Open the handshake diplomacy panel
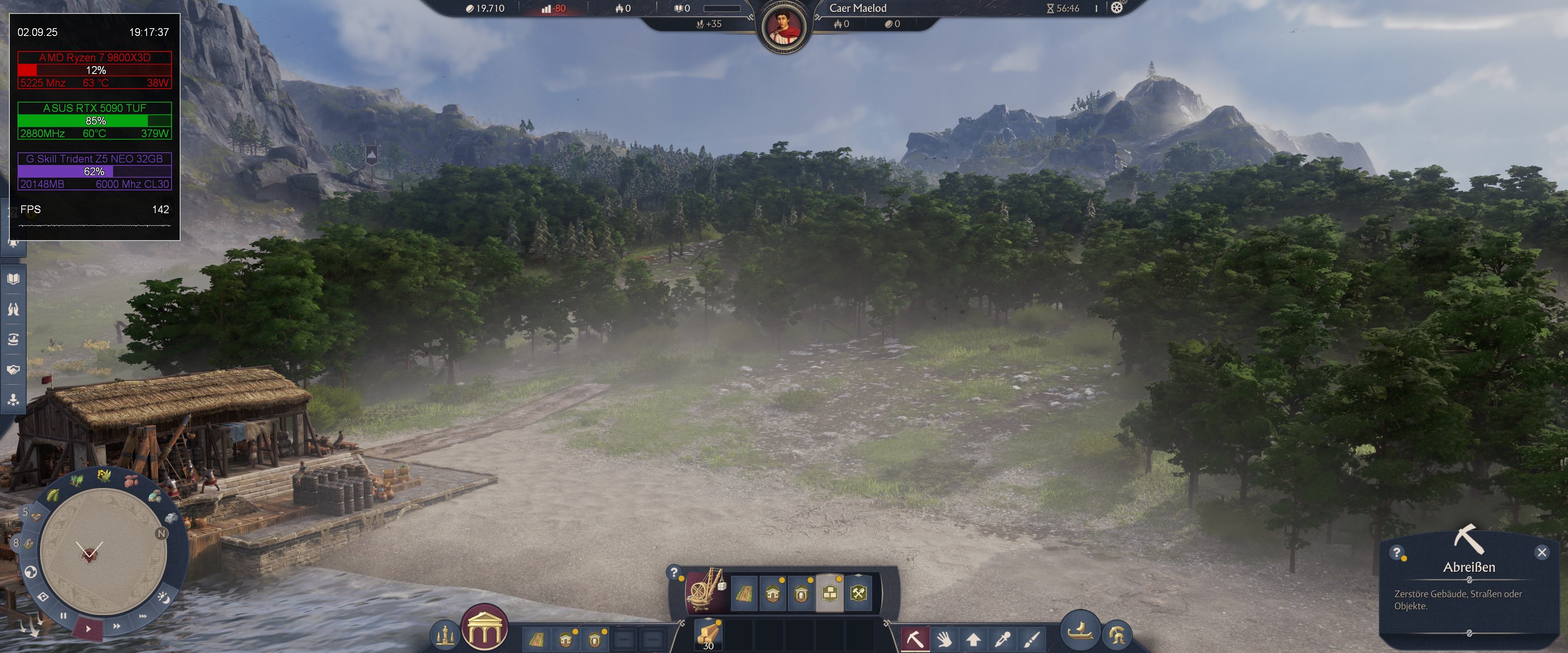This screenshot has width=1568, height=653. (x=13, y=370)
